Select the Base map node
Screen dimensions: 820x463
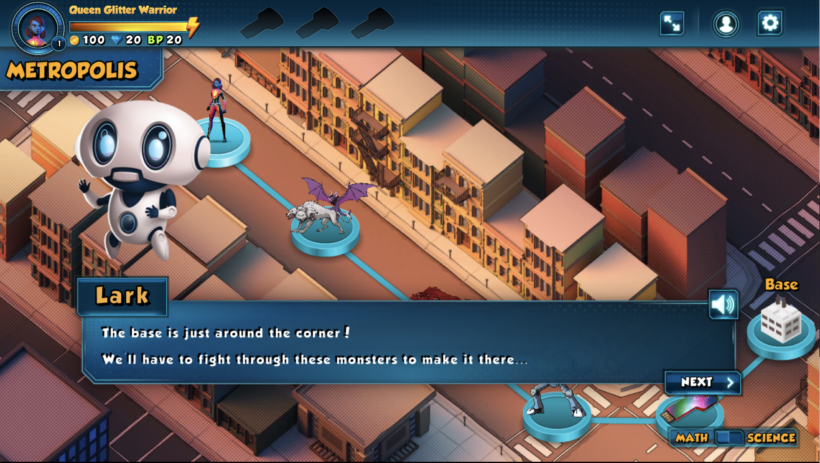(780, 324)
